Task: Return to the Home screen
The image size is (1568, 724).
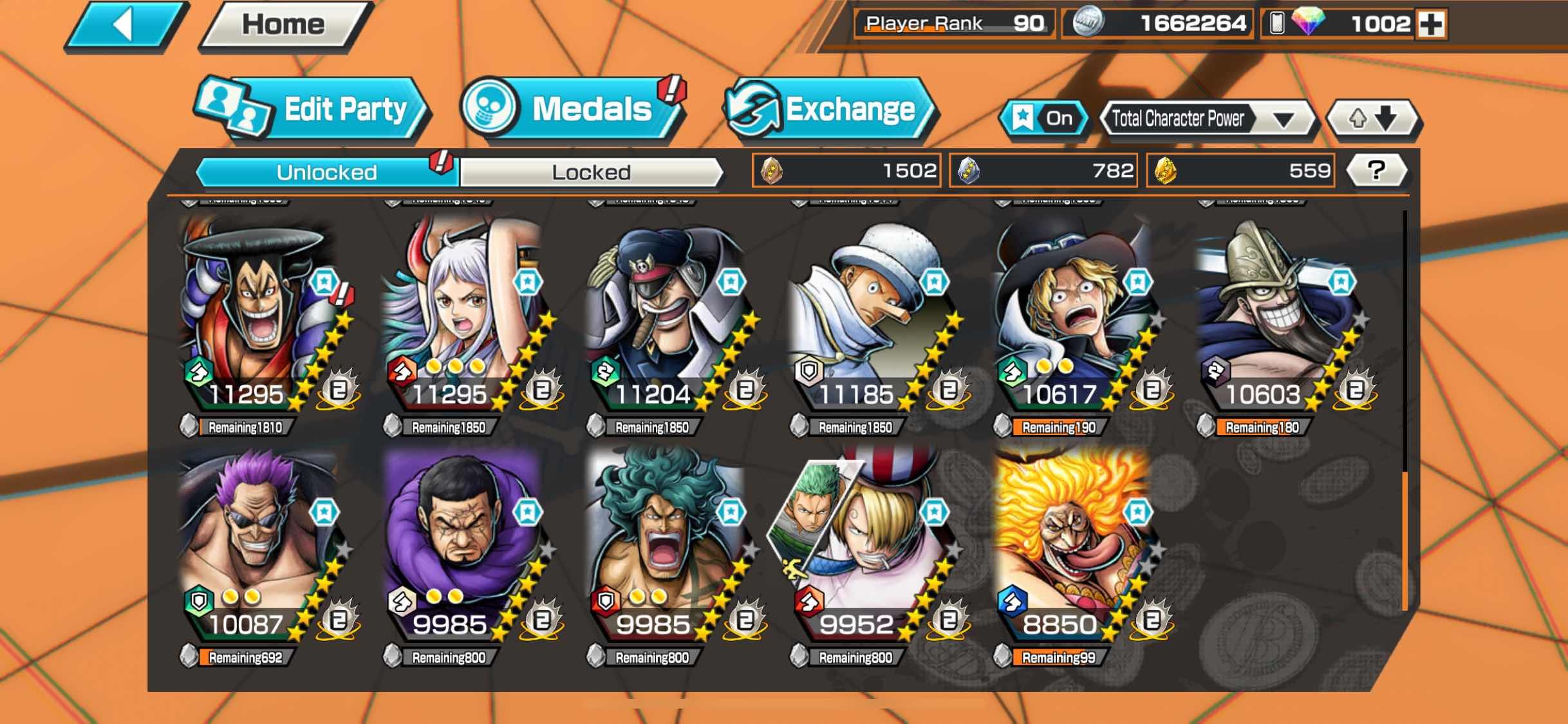Action: (283, 26)
